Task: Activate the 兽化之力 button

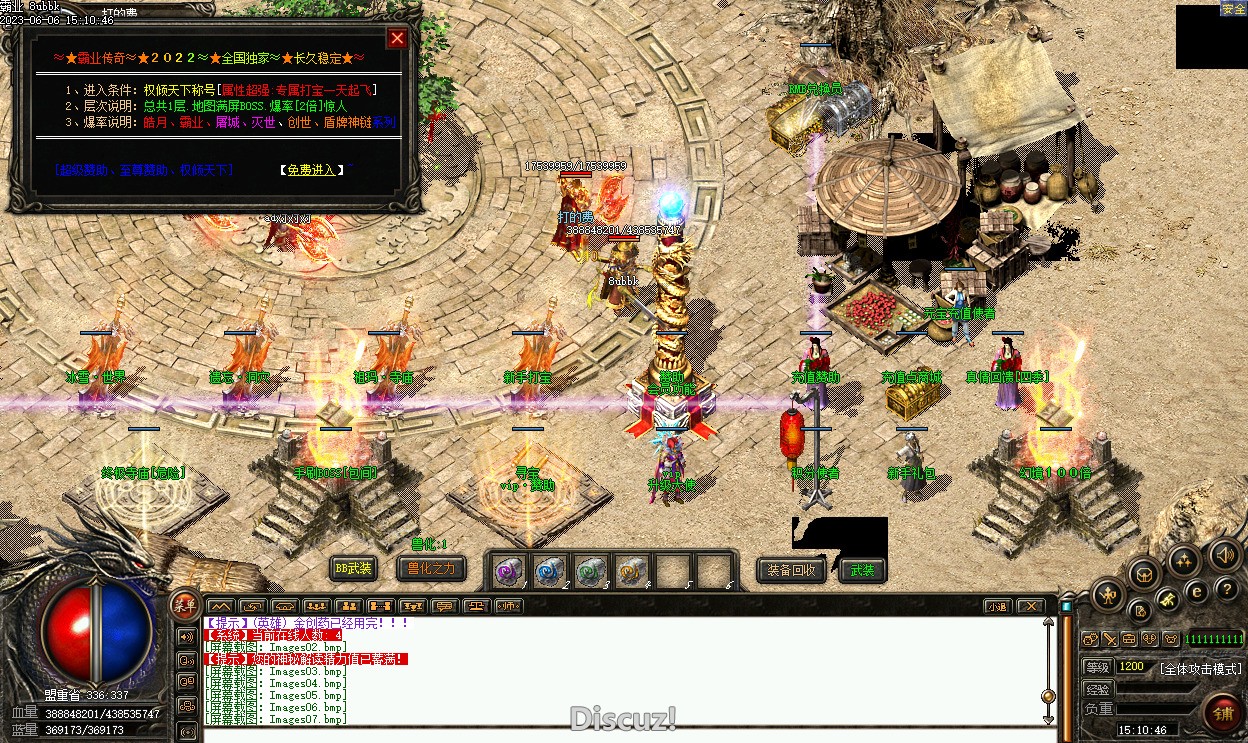Action: coord(430,569)
